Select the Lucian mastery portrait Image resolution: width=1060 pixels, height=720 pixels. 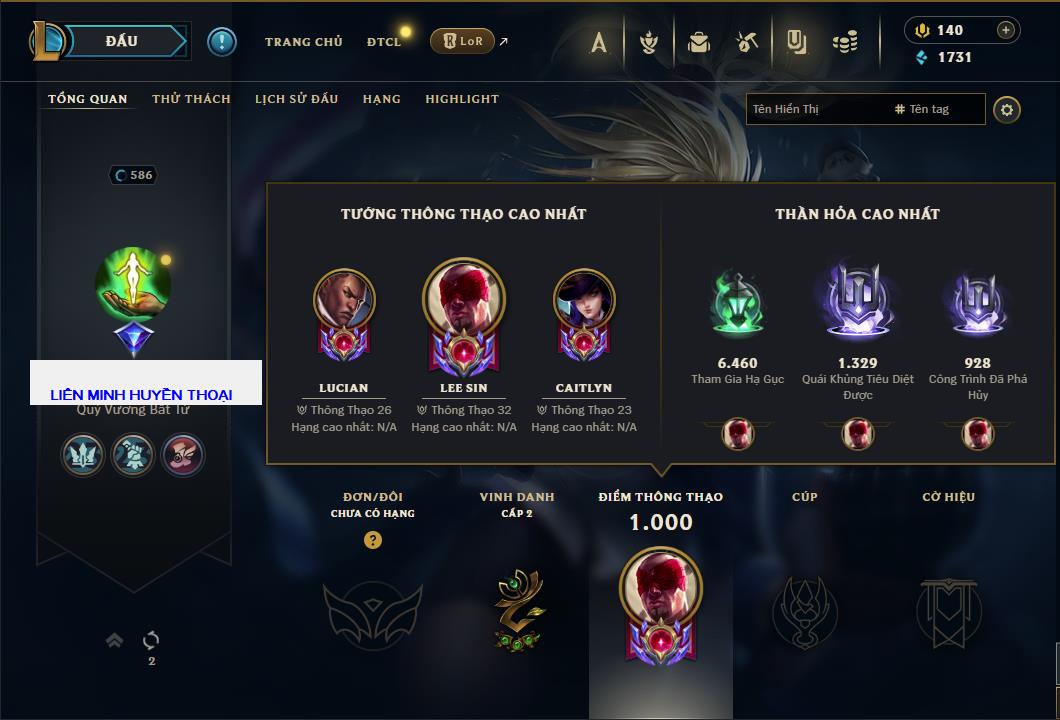(x=344, y=301)
